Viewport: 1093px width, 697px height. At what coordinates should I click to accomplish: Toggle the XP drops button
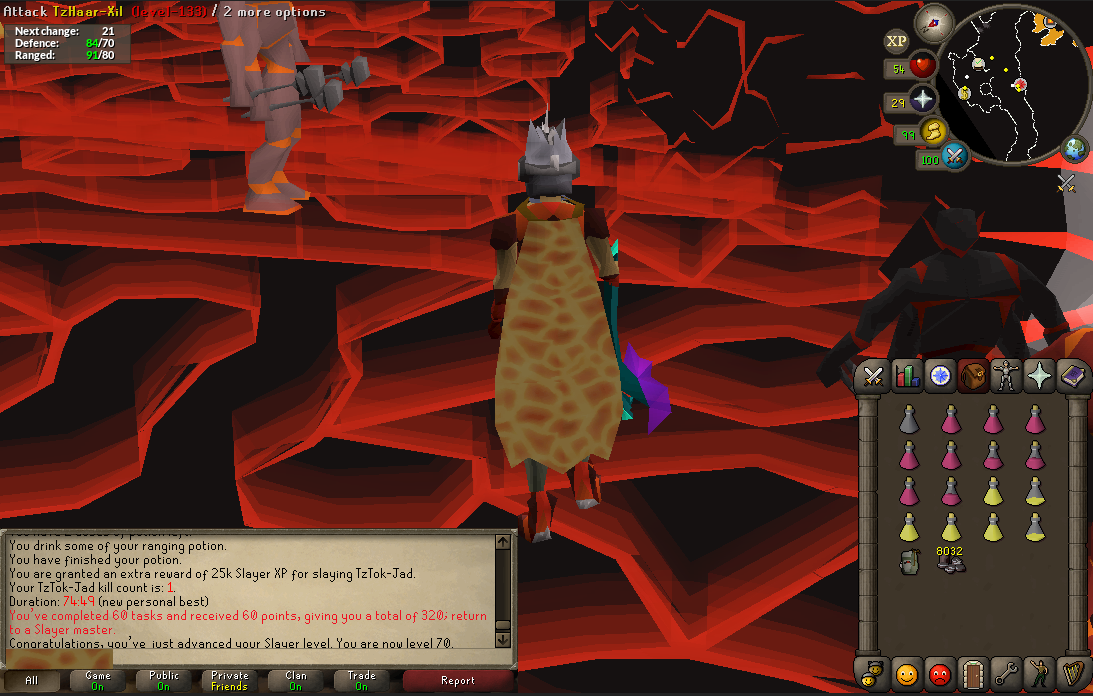[896, 40]
